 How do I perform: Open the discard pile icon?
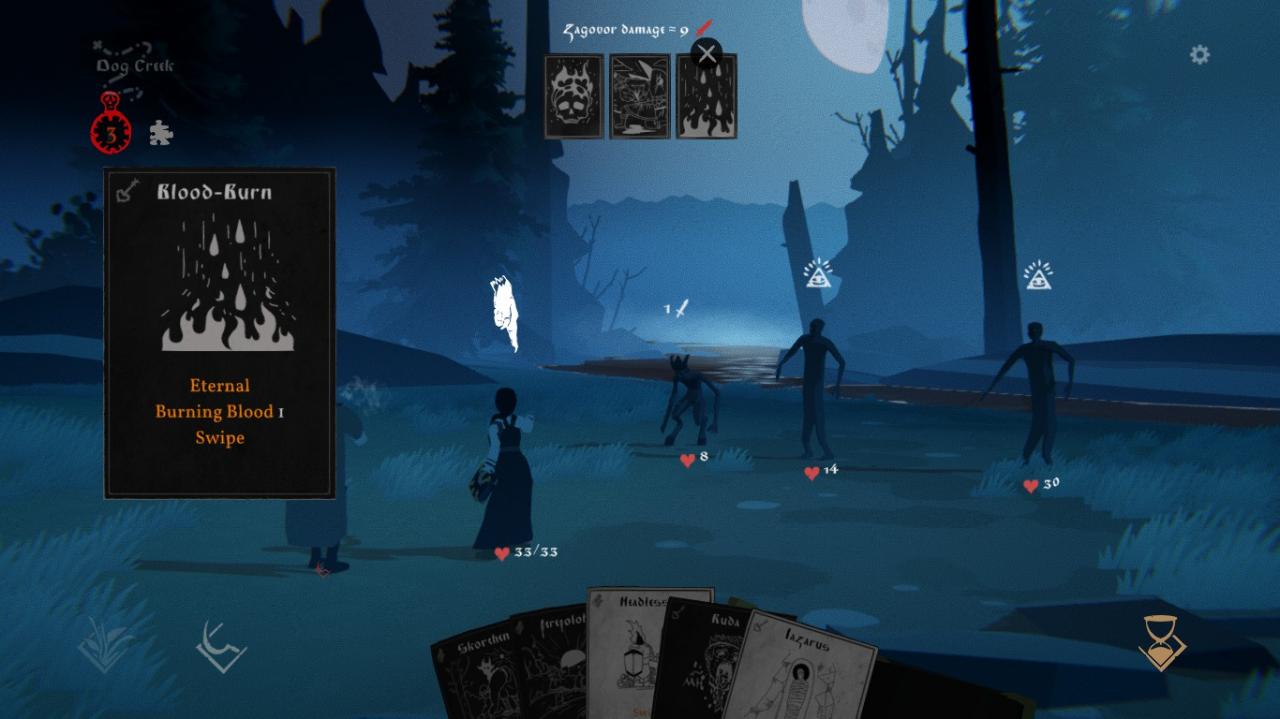pos(221,647)
